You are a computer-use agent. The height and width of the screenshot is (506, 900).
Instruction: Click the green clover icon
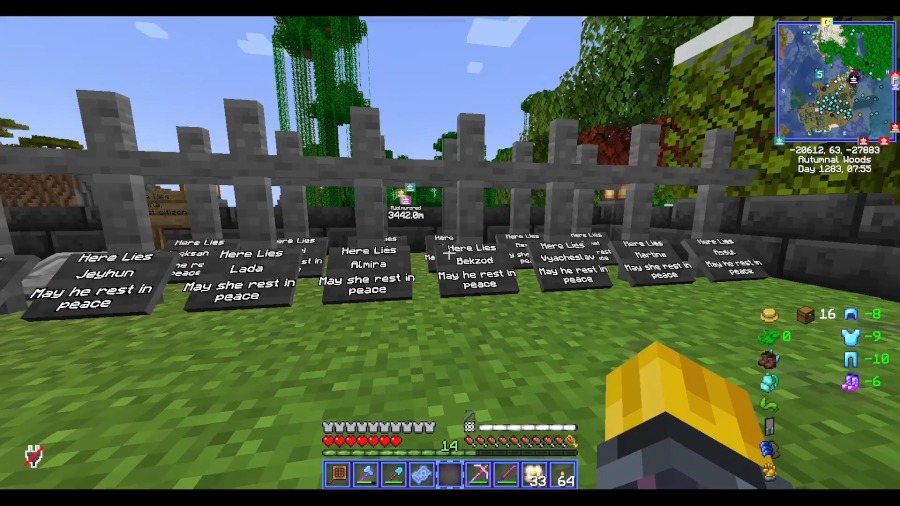[x=769, y=337]
